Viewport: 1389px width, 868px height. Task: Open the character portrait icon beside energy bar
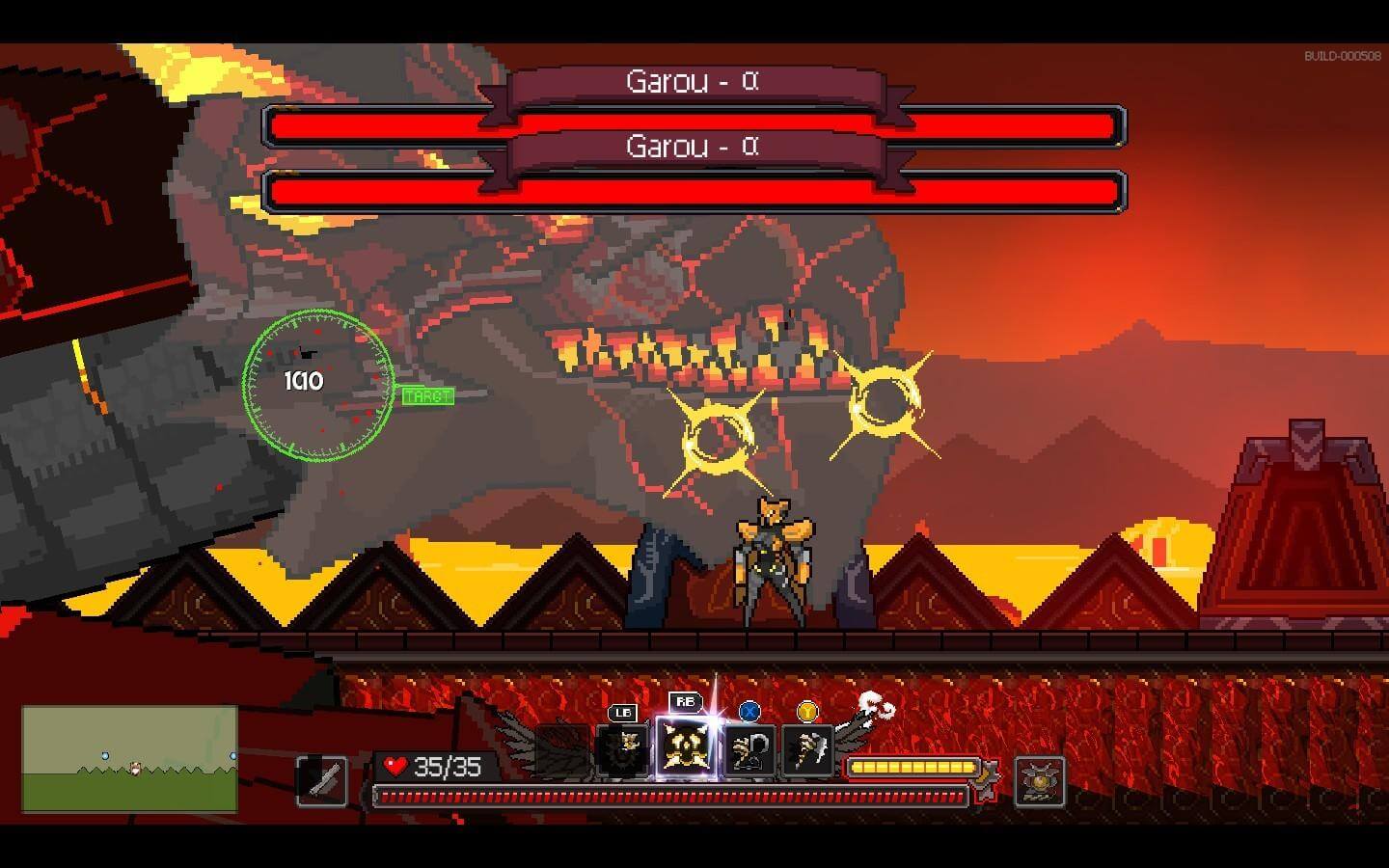1040,780
